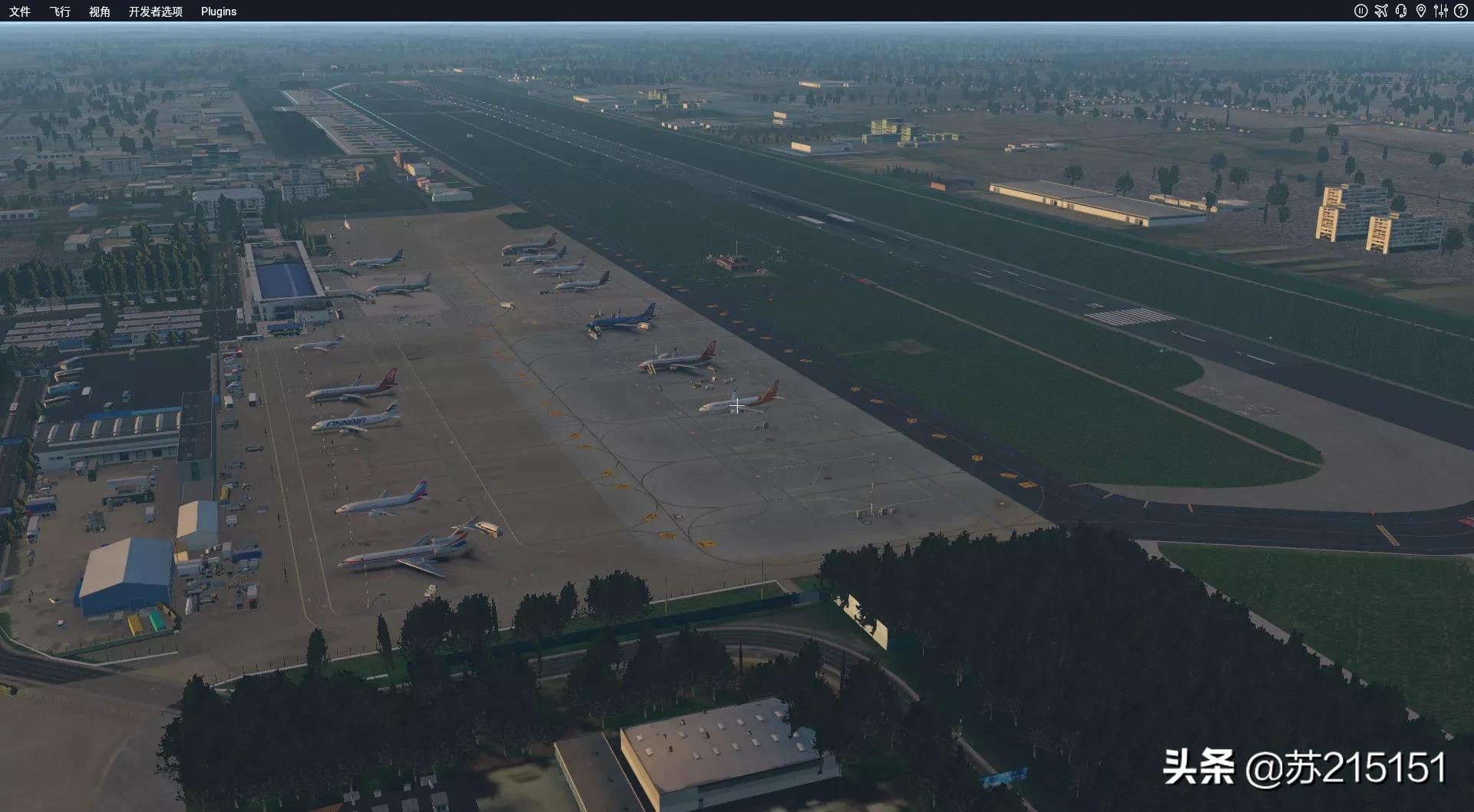1474x812 pixels.
Task: Click the question mark help icon
Action: click(1461, 11)
